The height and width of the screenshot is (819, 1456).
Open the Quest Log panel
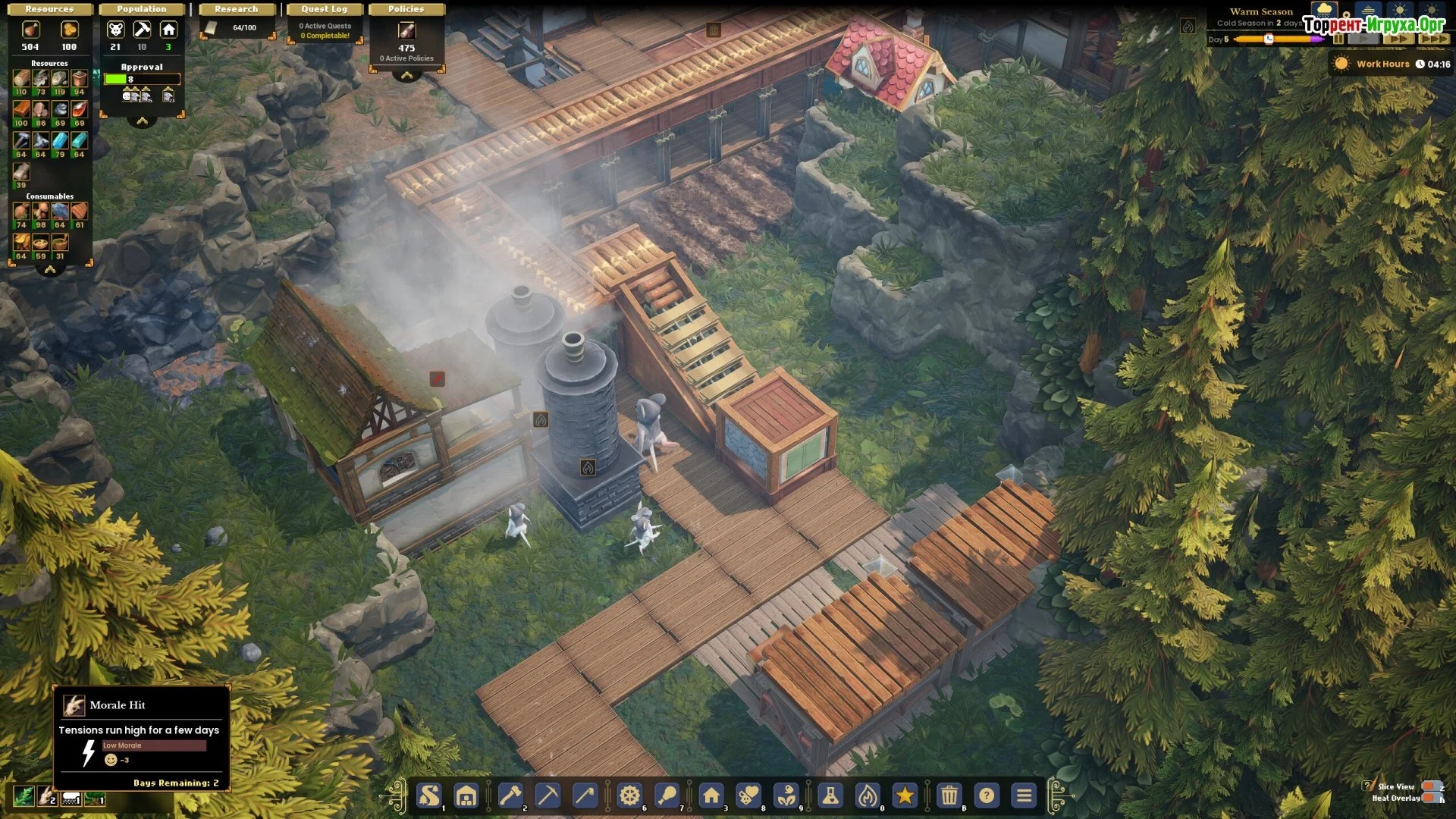click(x=324, y=9)
